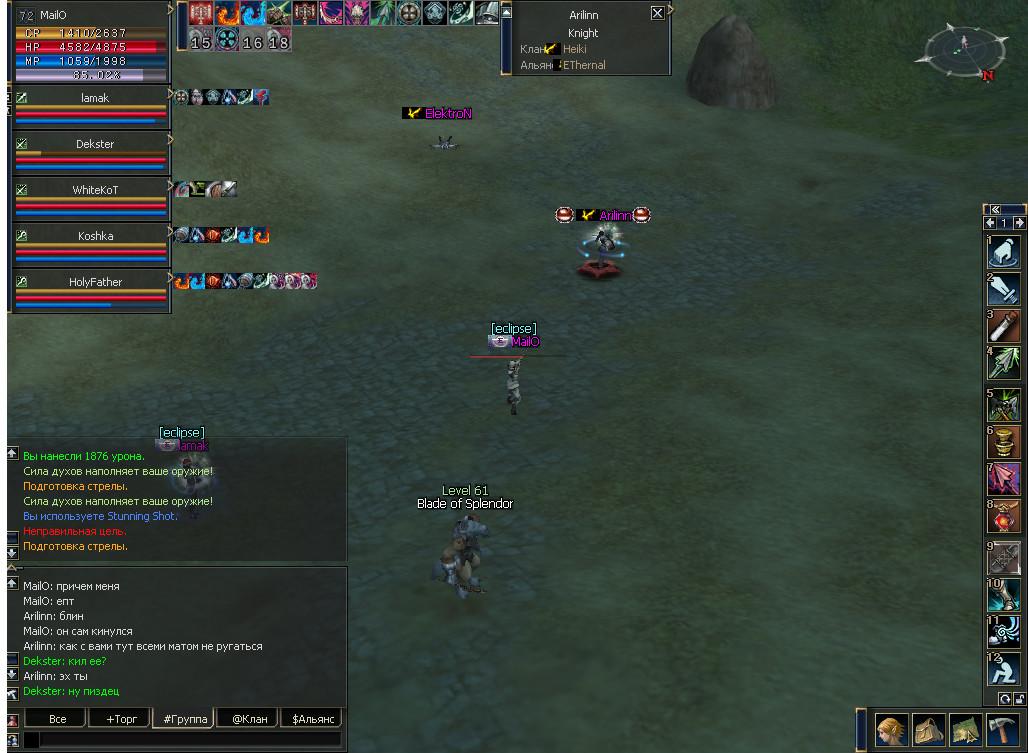Close the Arilinn target window

point(657,13)
